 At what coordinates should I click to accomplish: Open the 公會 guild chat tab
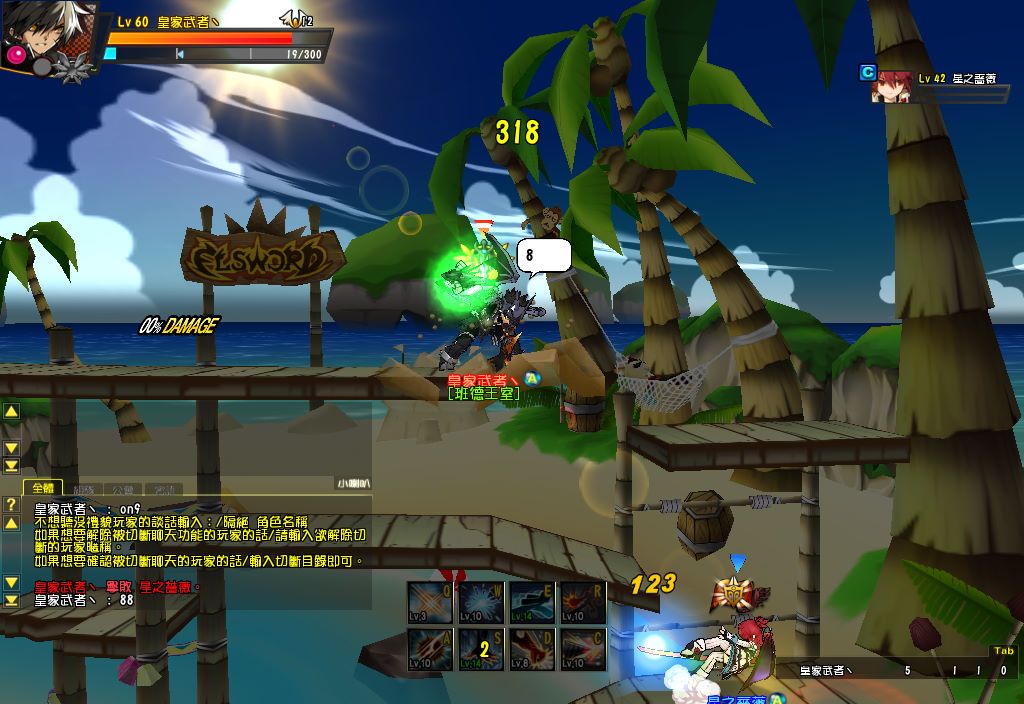pos(124,489)
